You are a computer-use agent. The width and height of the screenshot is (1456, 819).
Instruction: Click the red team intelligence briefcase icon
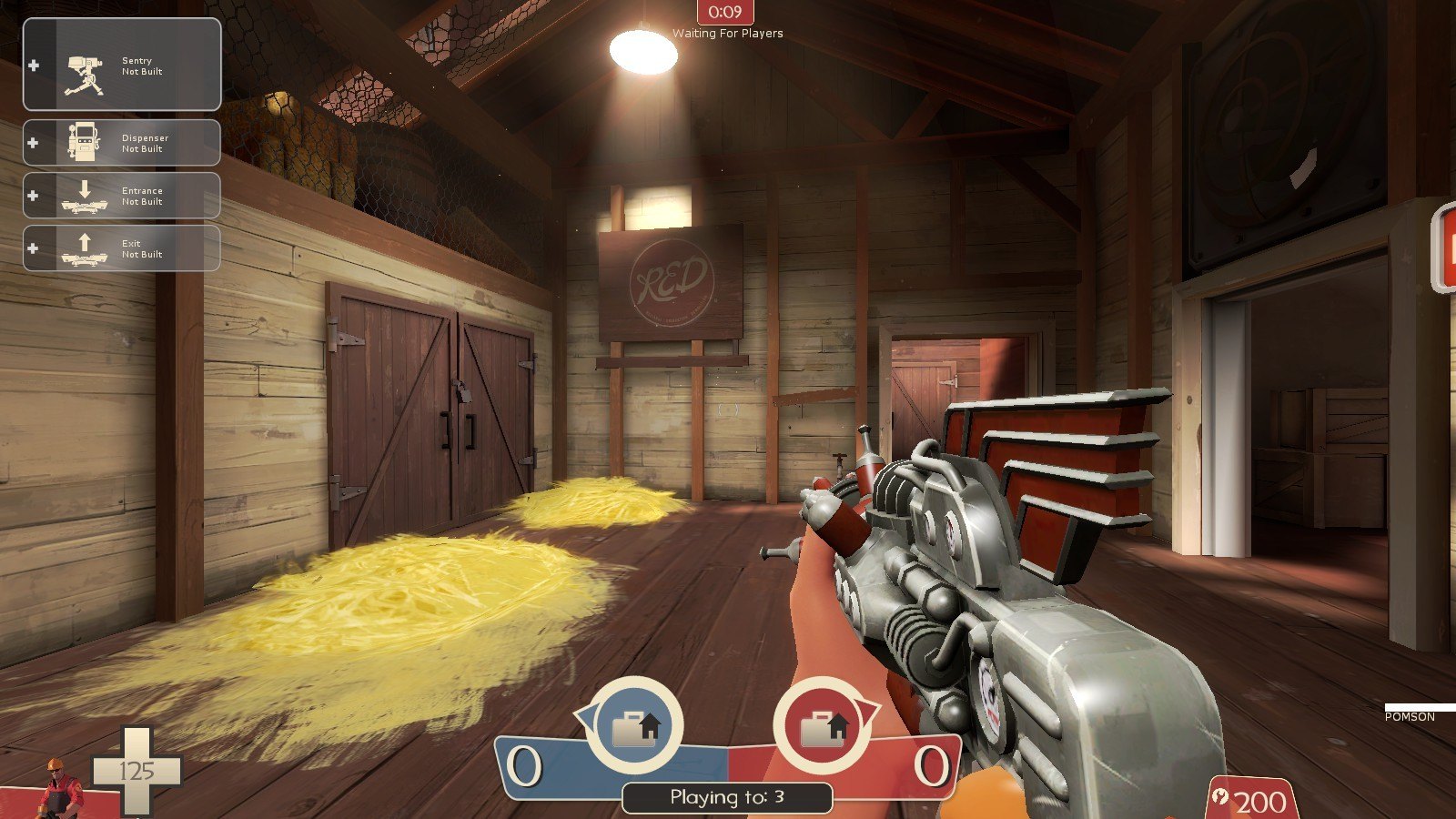823,726
